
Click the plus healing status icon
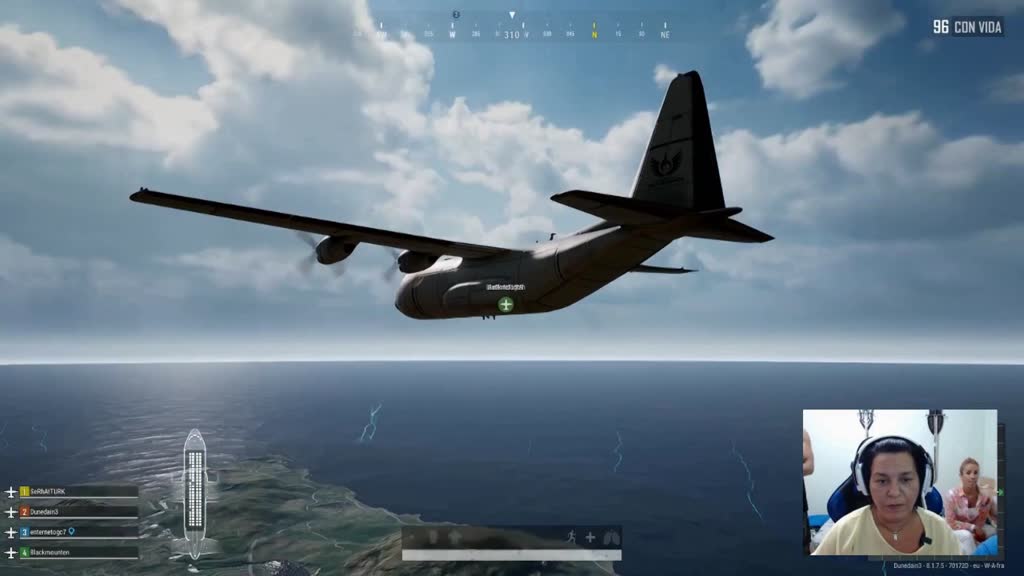(590, 537)
